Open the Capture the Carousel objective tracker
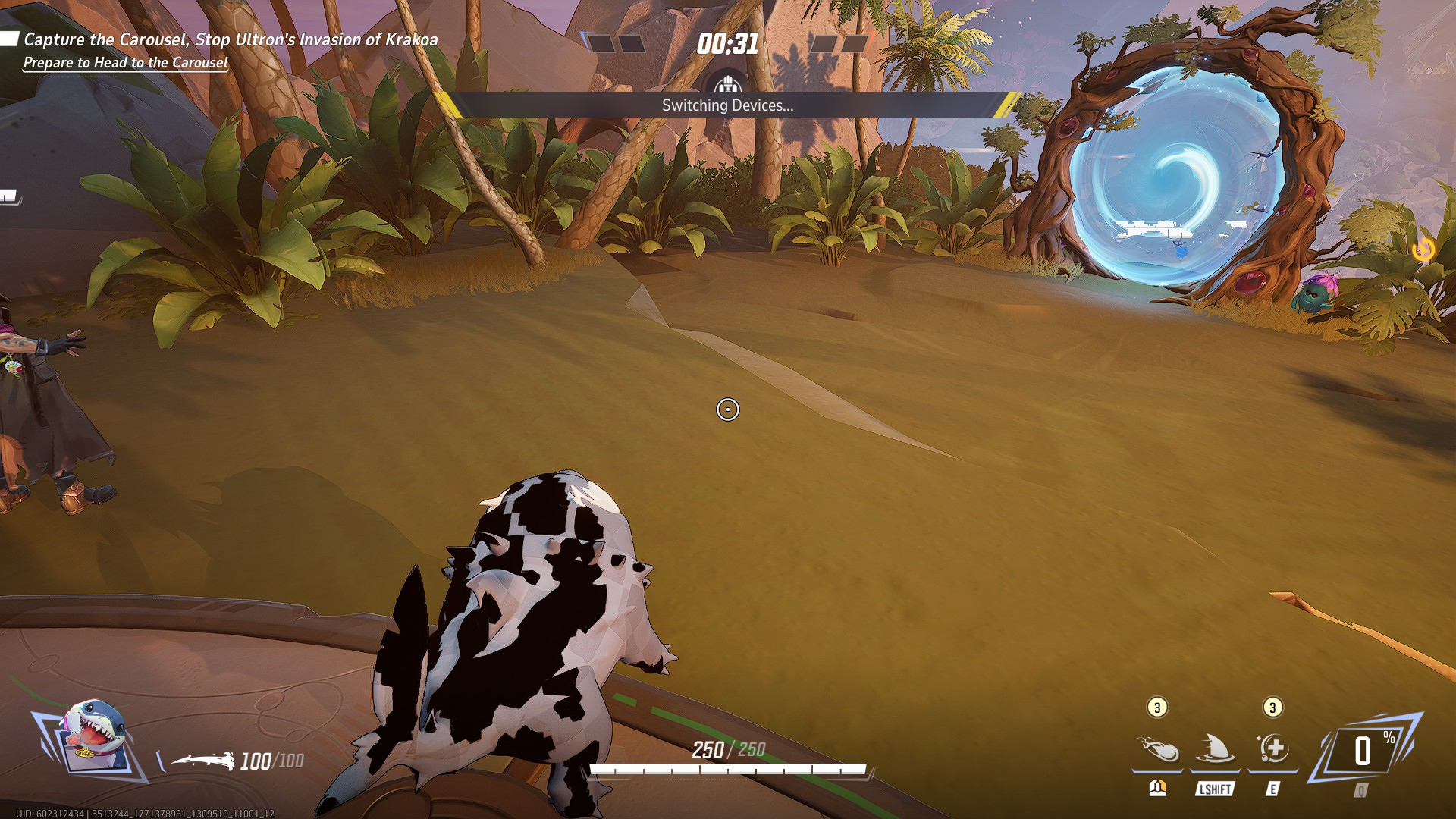This screenshot has width=1456, height=819. [230, 40]
